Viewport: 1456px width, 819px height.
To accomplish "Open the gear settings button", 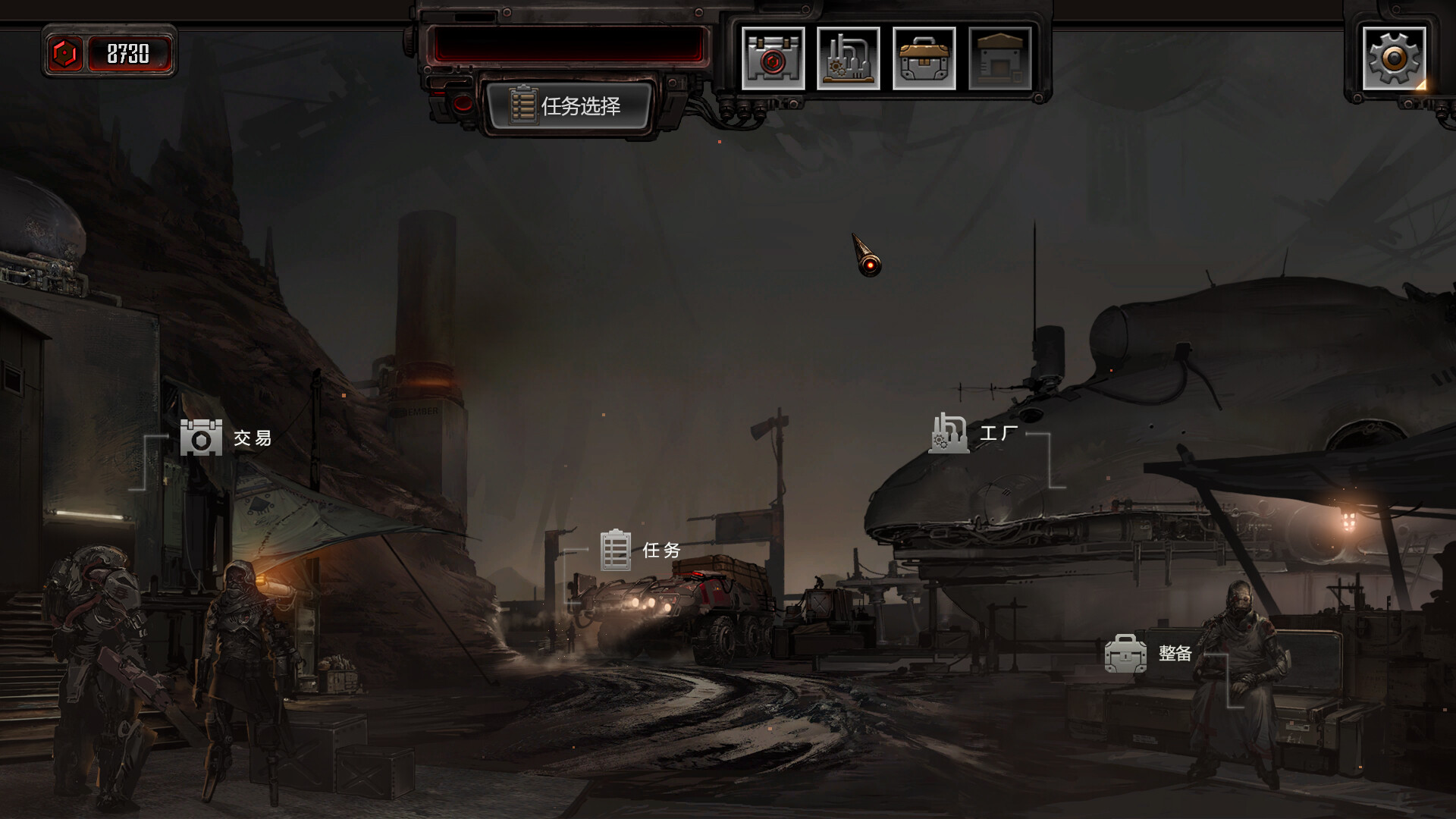I will 1394,58.
